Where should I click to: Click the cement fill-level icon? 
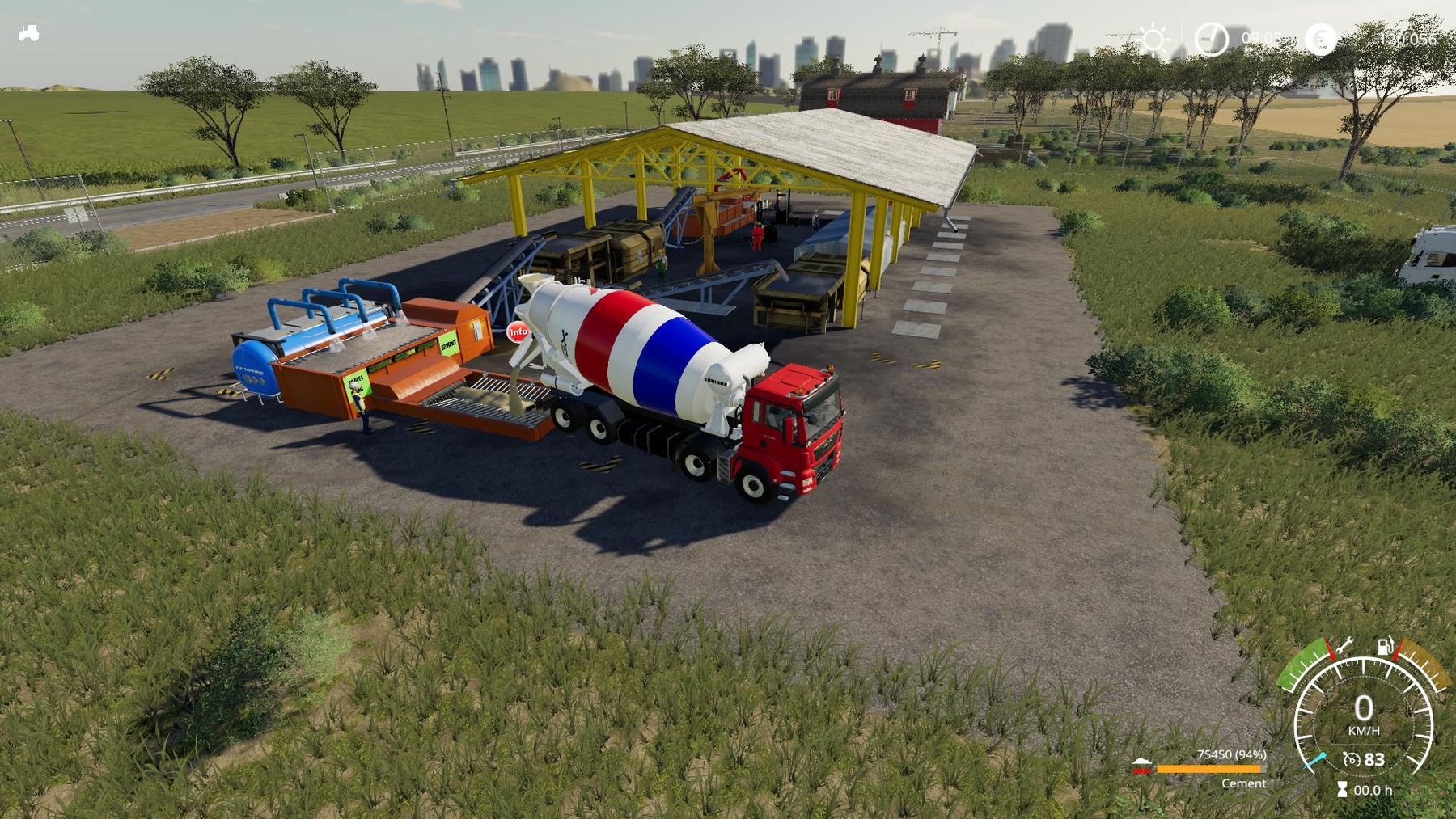[1141, 766]
